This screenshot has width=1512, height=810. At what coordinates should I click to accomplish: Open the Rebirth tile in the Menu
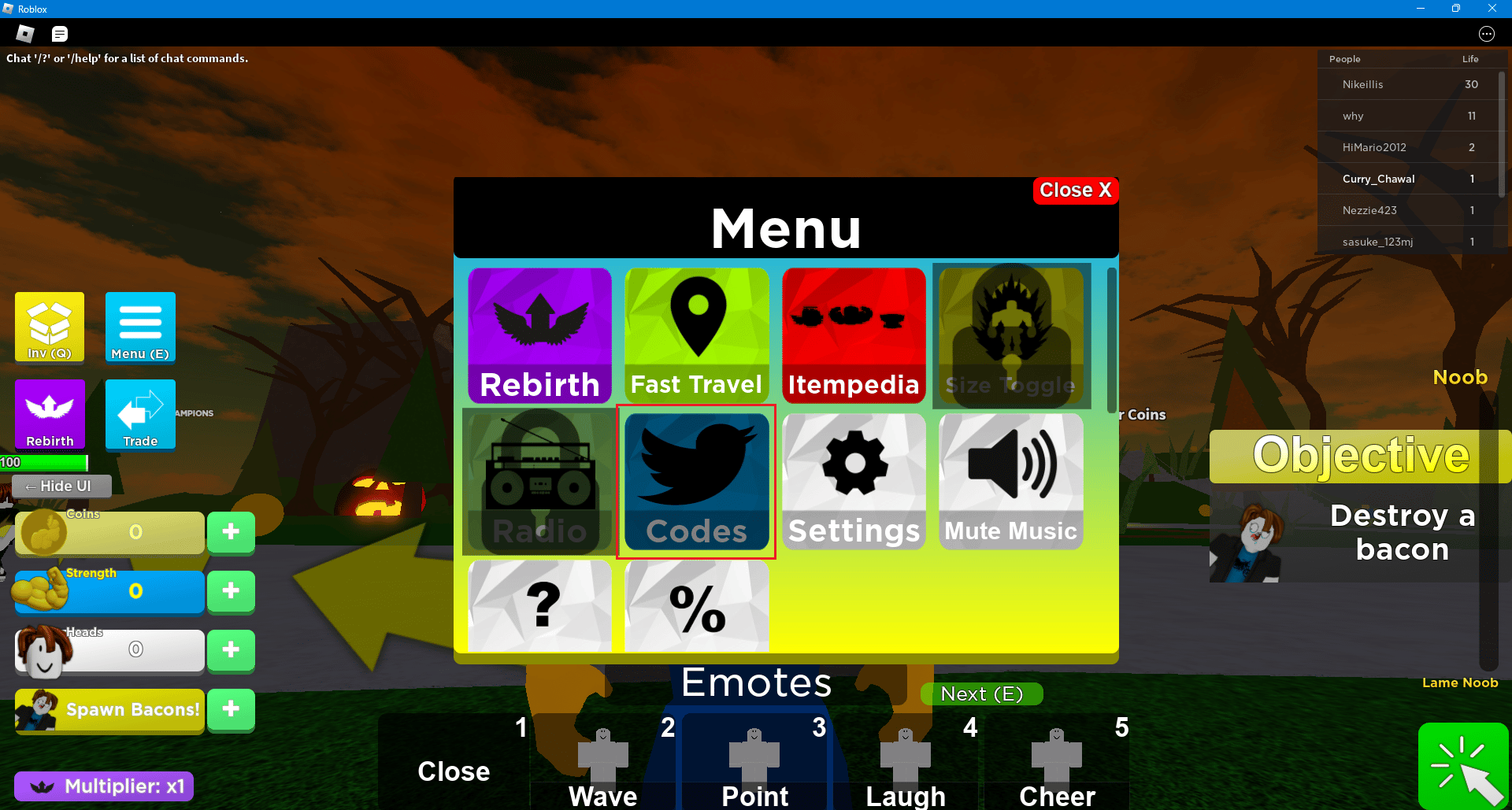point(539,335)
